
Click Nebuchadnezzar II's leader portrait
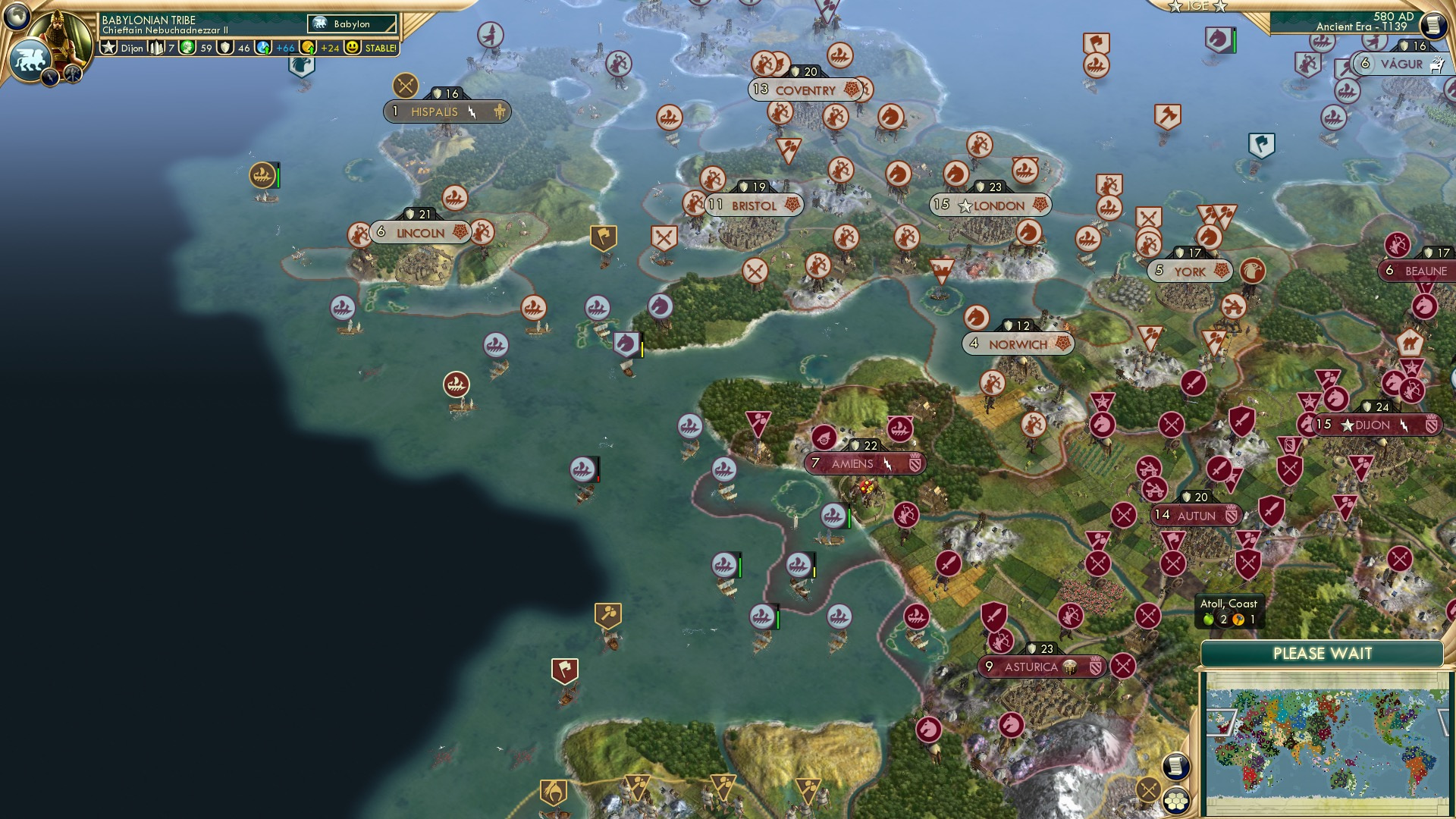pyautogui.click(x=61, y=36)
